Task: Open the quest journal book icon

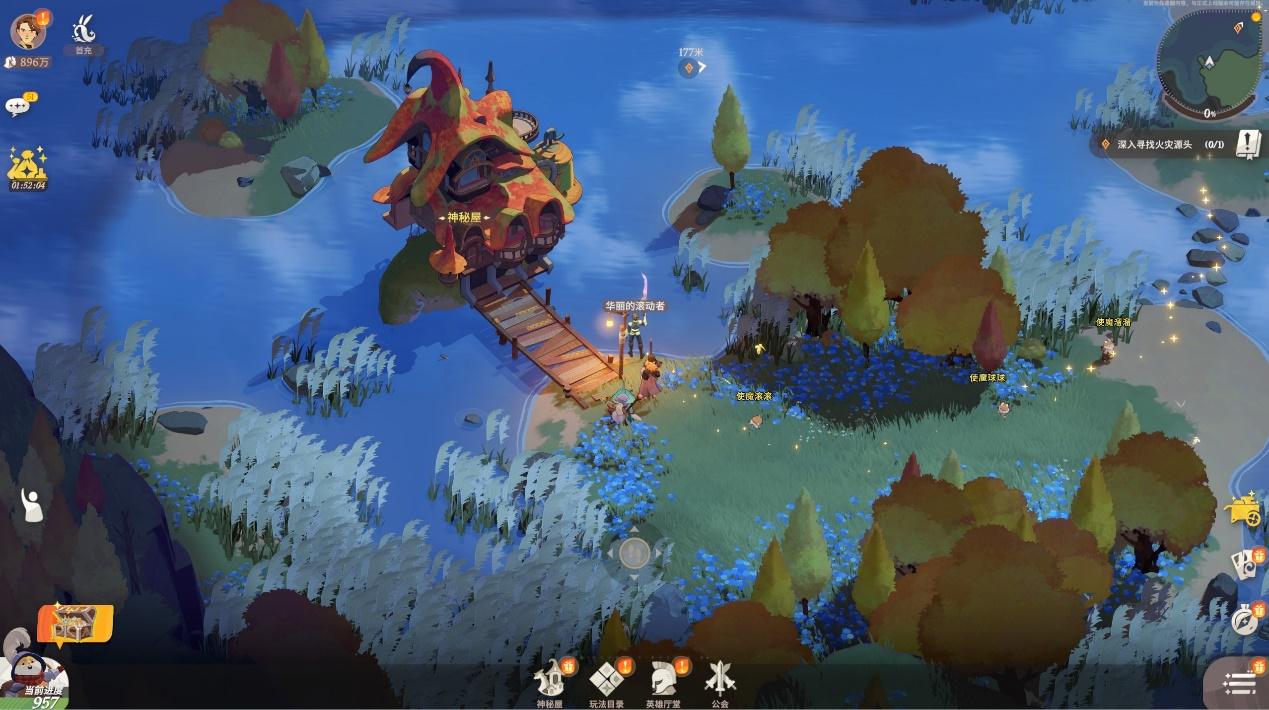Action: (x=1247, y=144)
